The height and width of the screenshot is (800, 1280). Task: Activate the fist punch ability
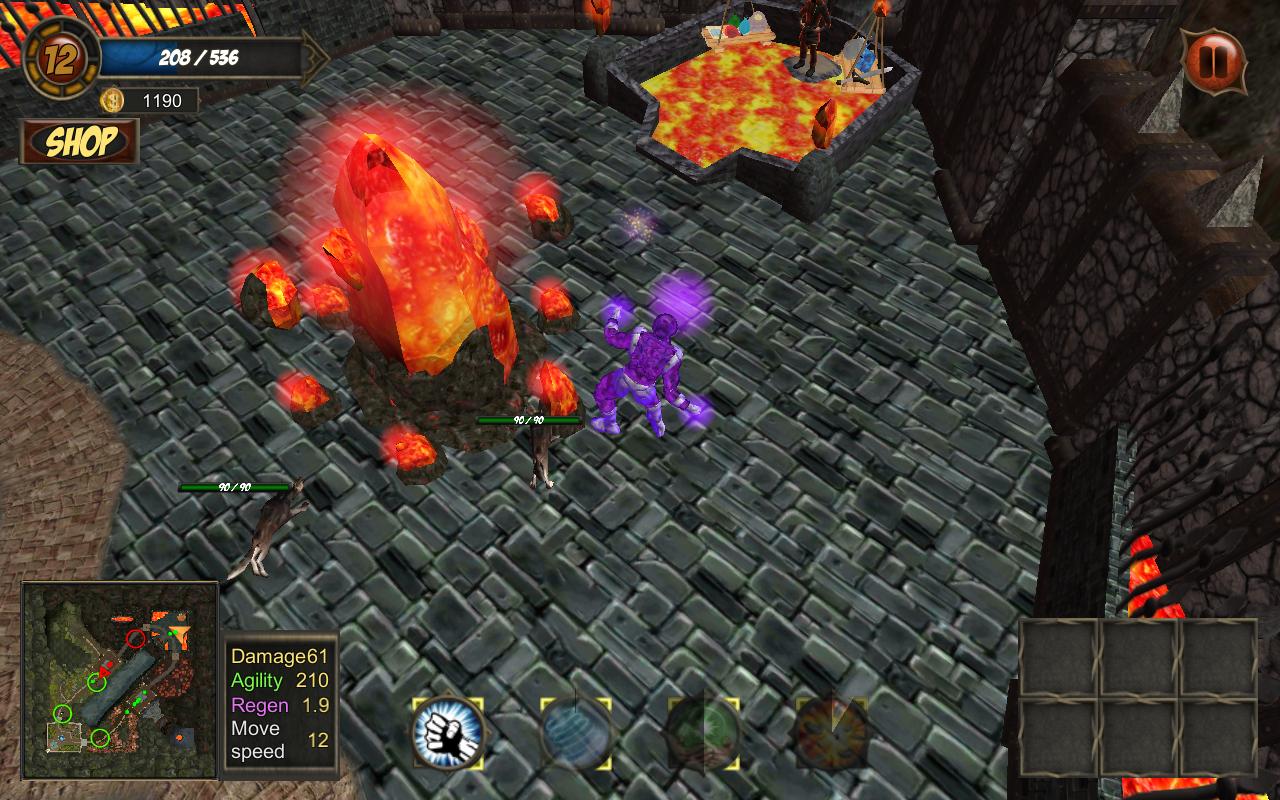point(448,733)
